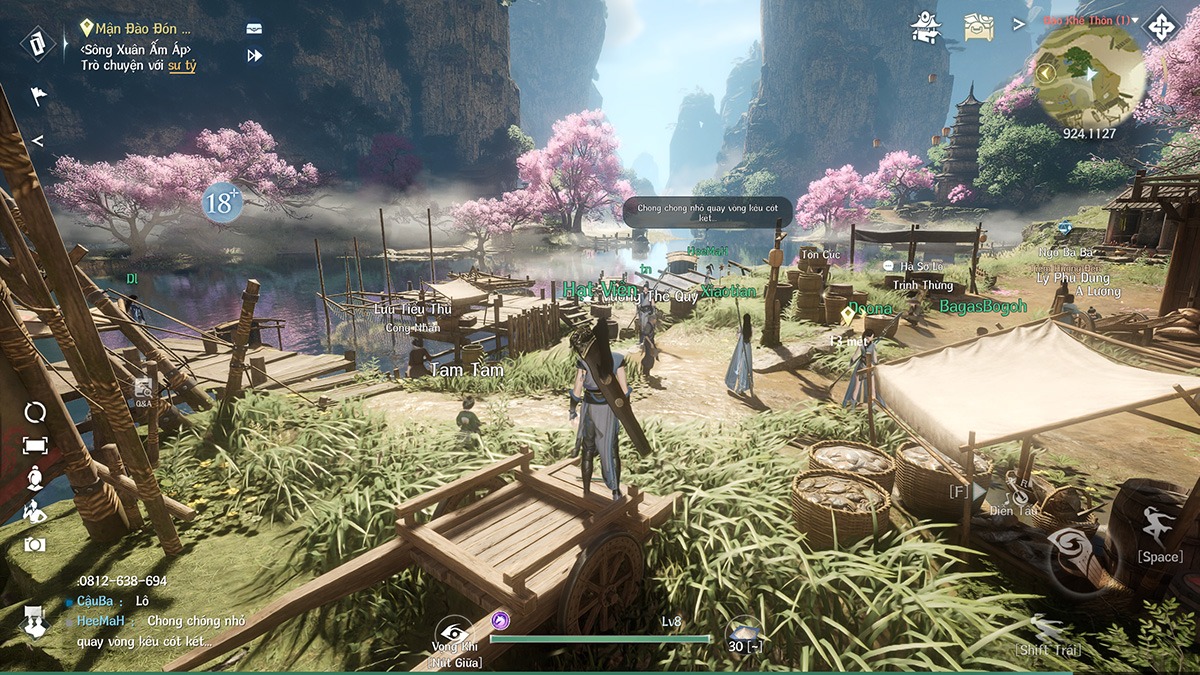Click the circular refresh arrows icon
This screenshot has width=1200, height=675.
(35, 412)
